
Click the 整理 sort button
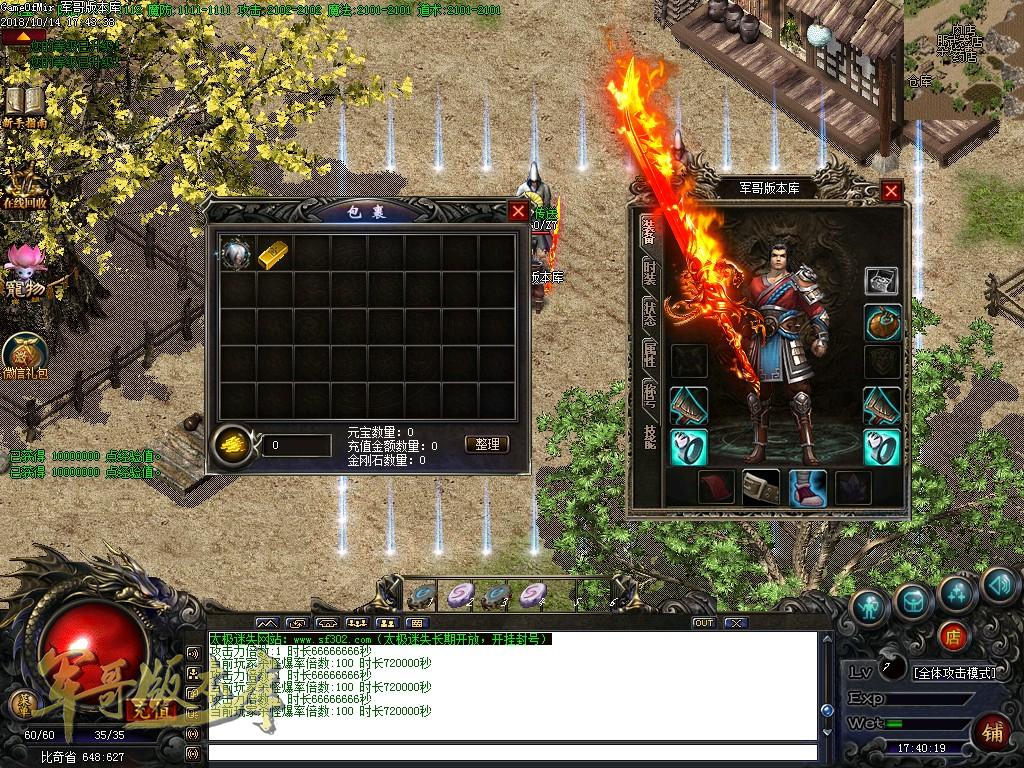tap(487, 444)
